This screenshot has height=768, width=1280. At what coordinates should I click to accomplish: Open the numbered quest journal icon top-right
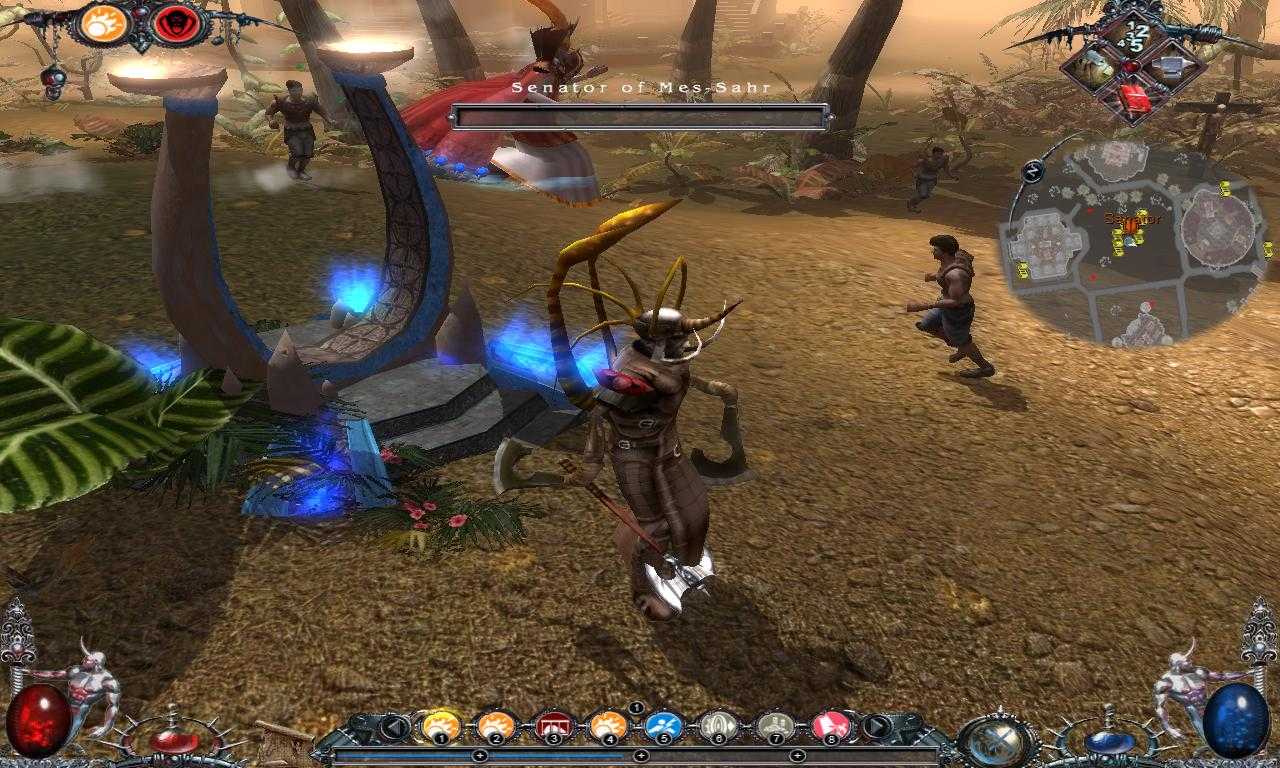[x=1135, y=33]
